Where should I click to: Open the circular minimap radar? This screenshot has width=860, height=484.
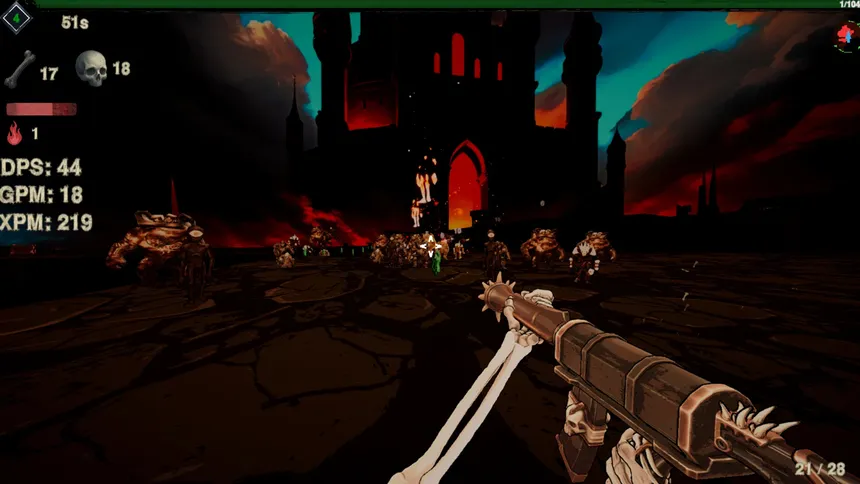click(846, 36)
